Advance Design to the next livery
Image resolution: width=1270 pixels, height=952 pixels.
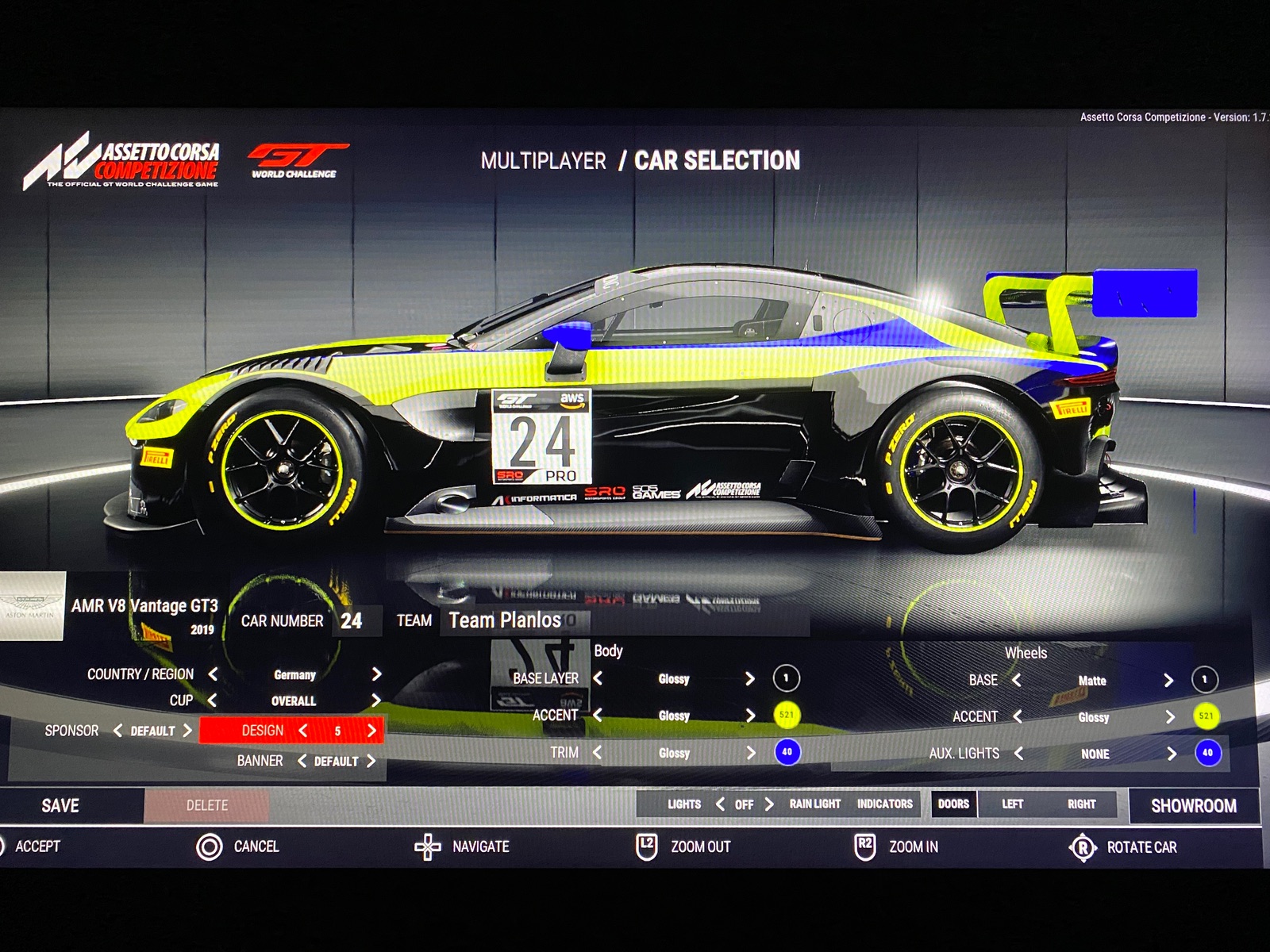coord(371,731)
